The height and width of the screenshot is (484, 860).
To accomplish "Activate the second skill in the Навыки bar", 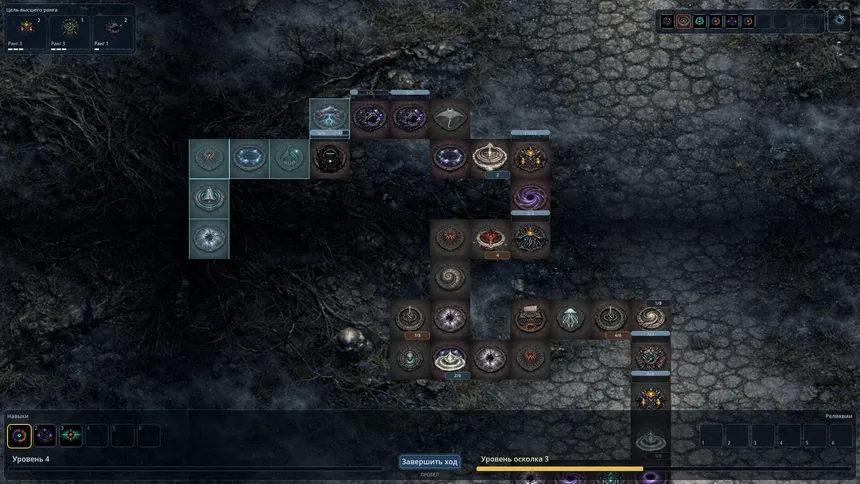I will [45, 435].
